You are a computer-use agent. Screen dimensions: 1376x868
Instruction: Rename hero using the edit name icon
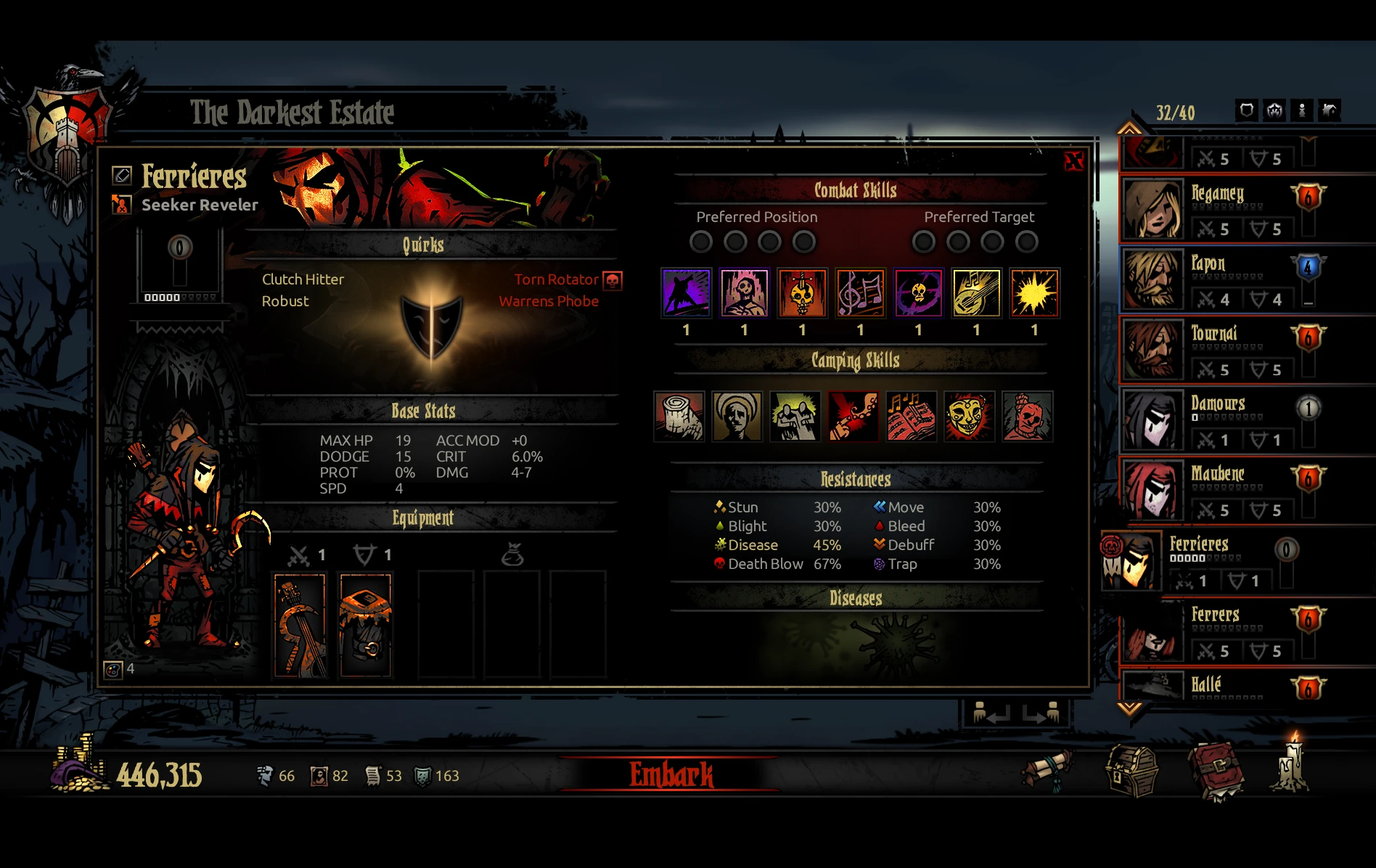(x=121, y=175)
